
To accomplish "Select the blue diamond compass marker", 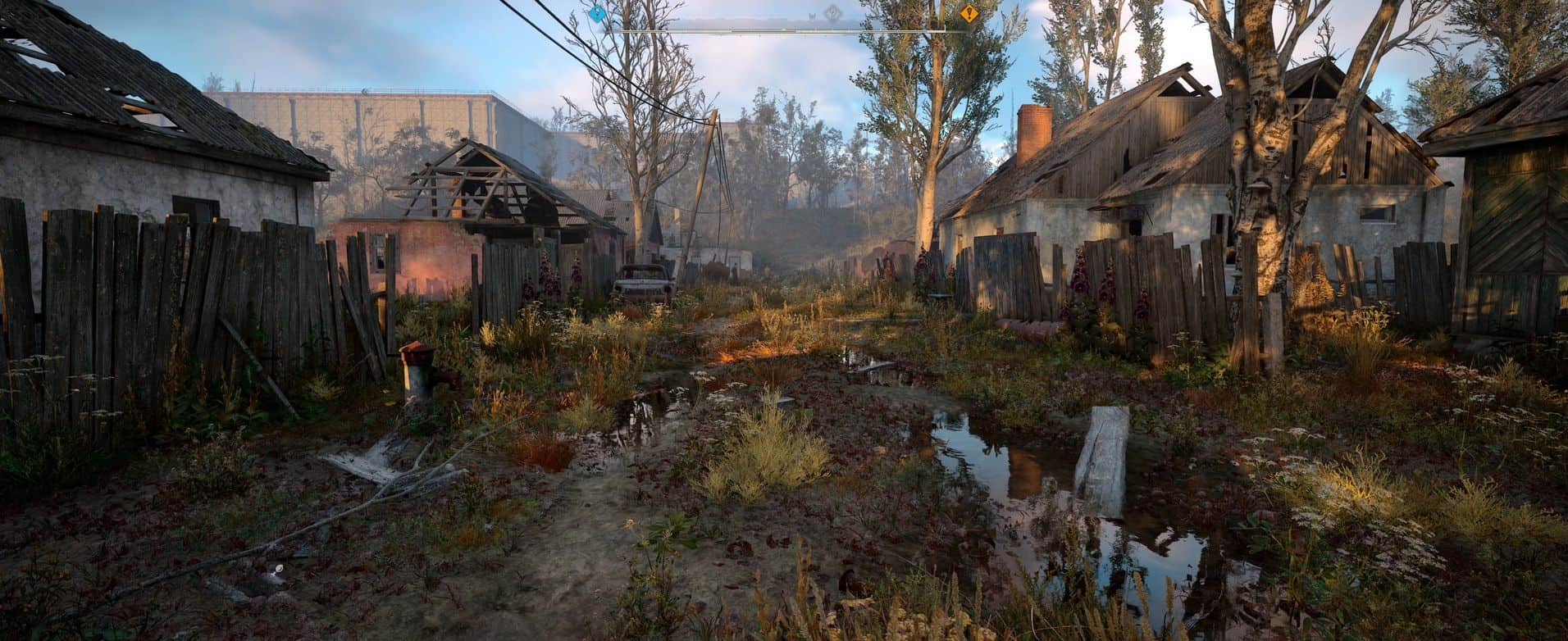I will point(597,13).
